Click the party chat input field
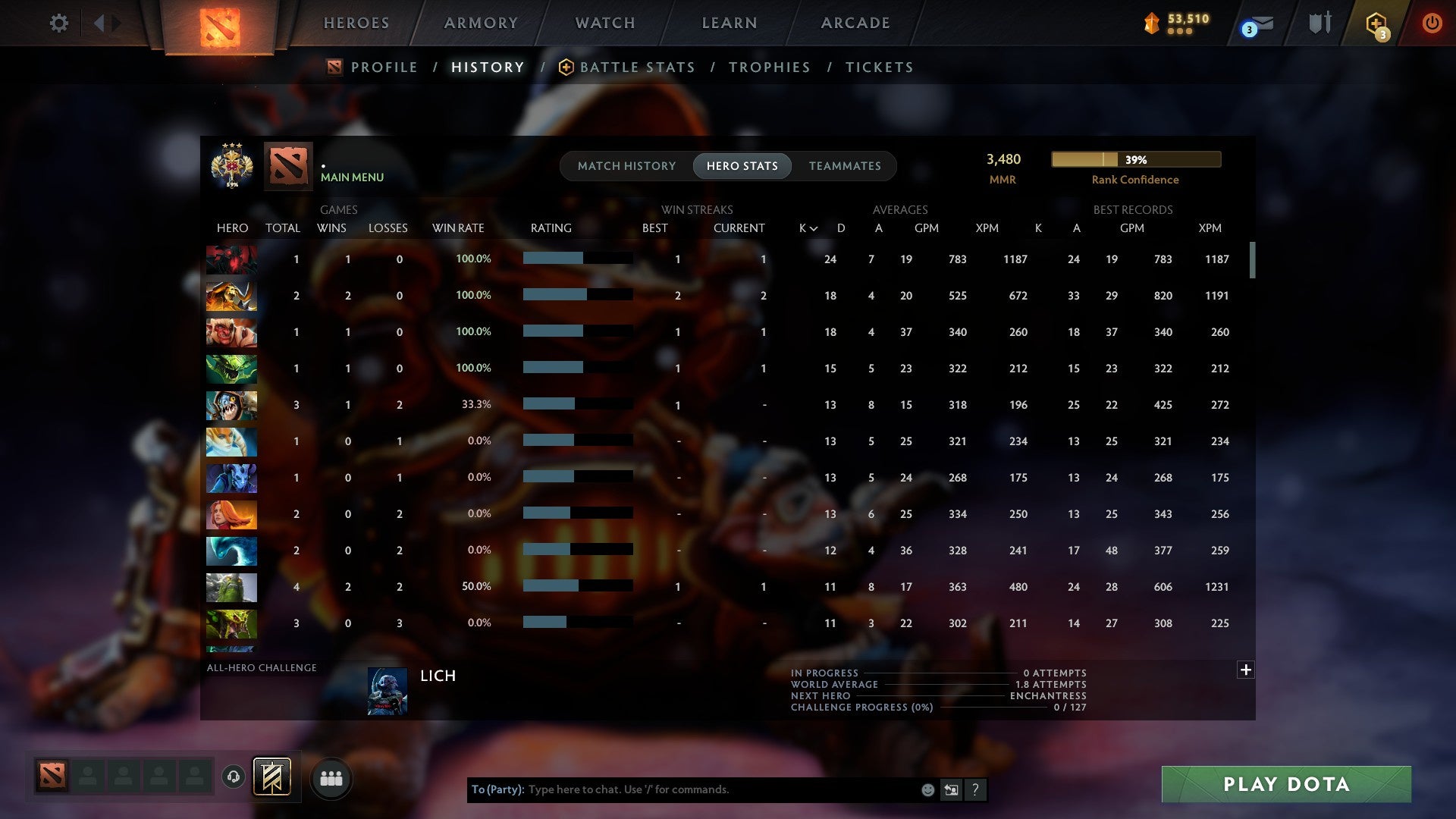This screenshot has width=1456, height=819. [682, 789]
